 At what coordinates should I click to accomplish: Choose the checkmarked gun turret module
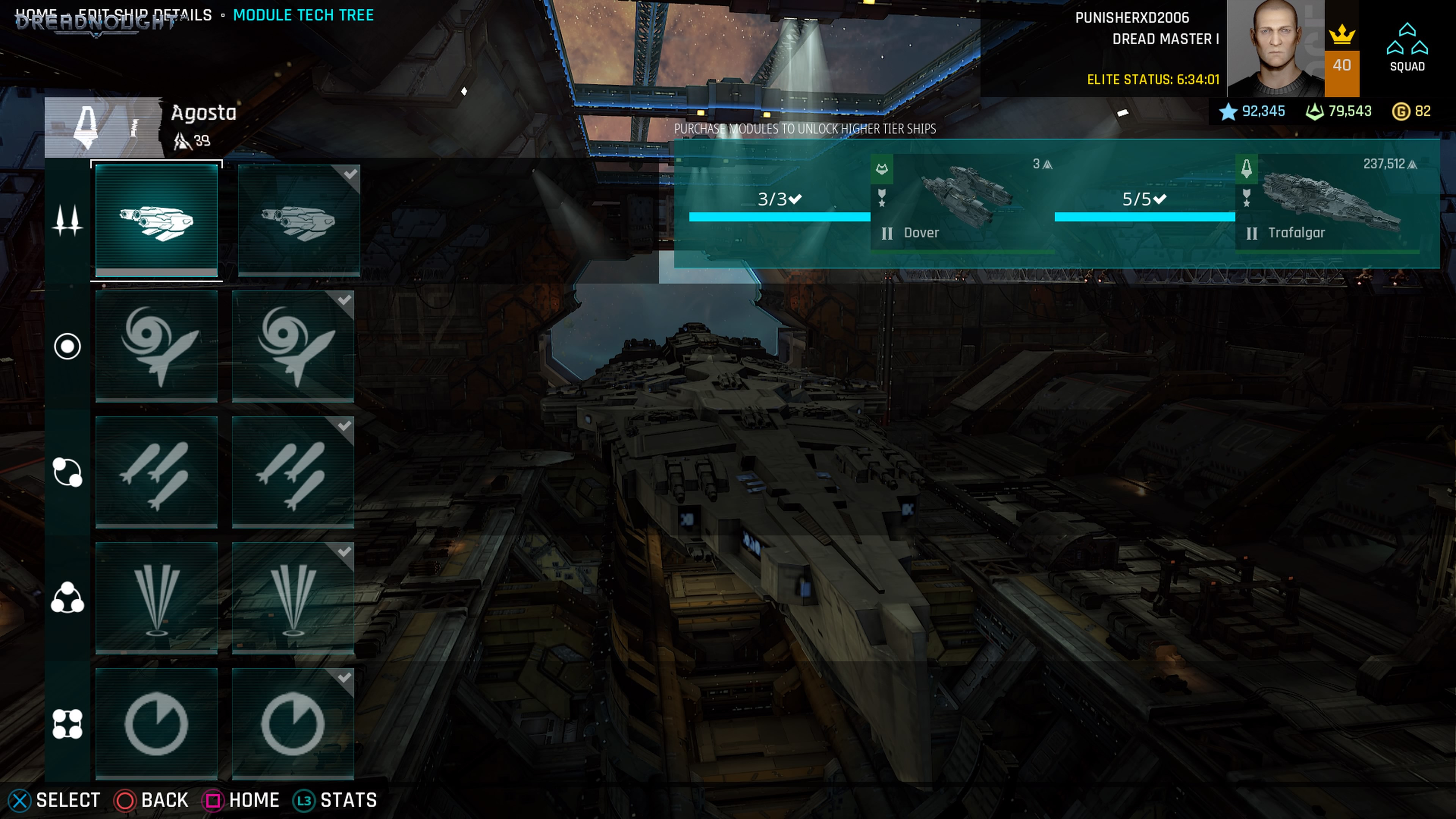299,220
